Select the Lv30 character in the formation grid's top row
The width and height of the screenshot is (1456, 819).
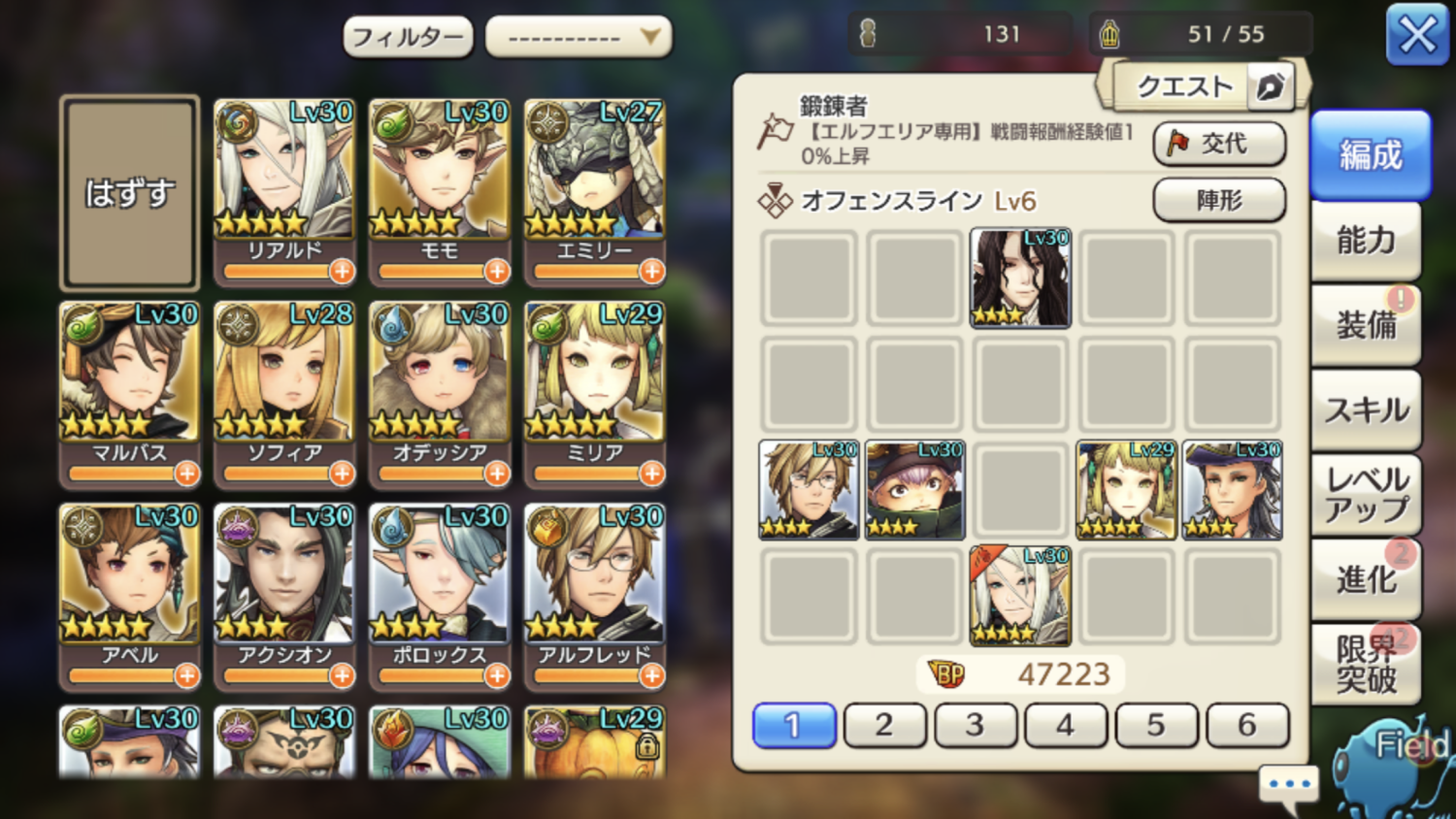click(x=1019, y=278)
